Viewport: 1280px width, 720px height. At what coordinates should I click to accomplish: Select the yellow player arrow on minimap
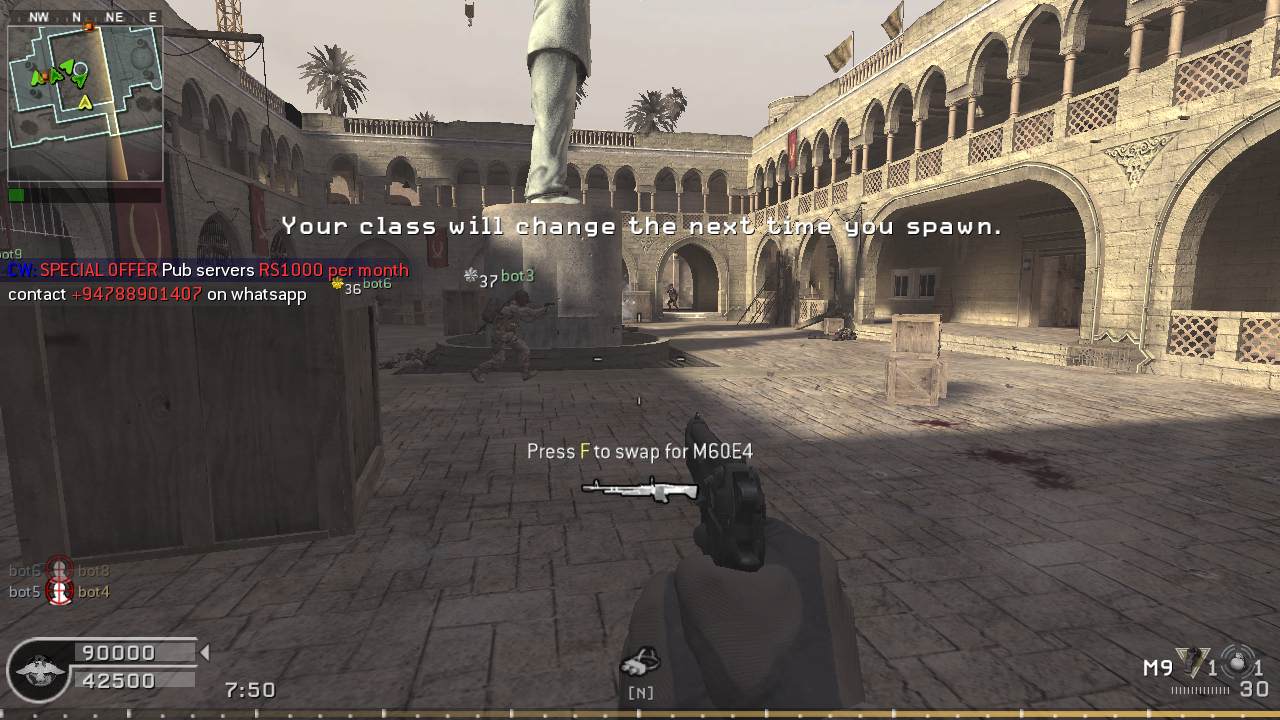[x=86, y=101]
